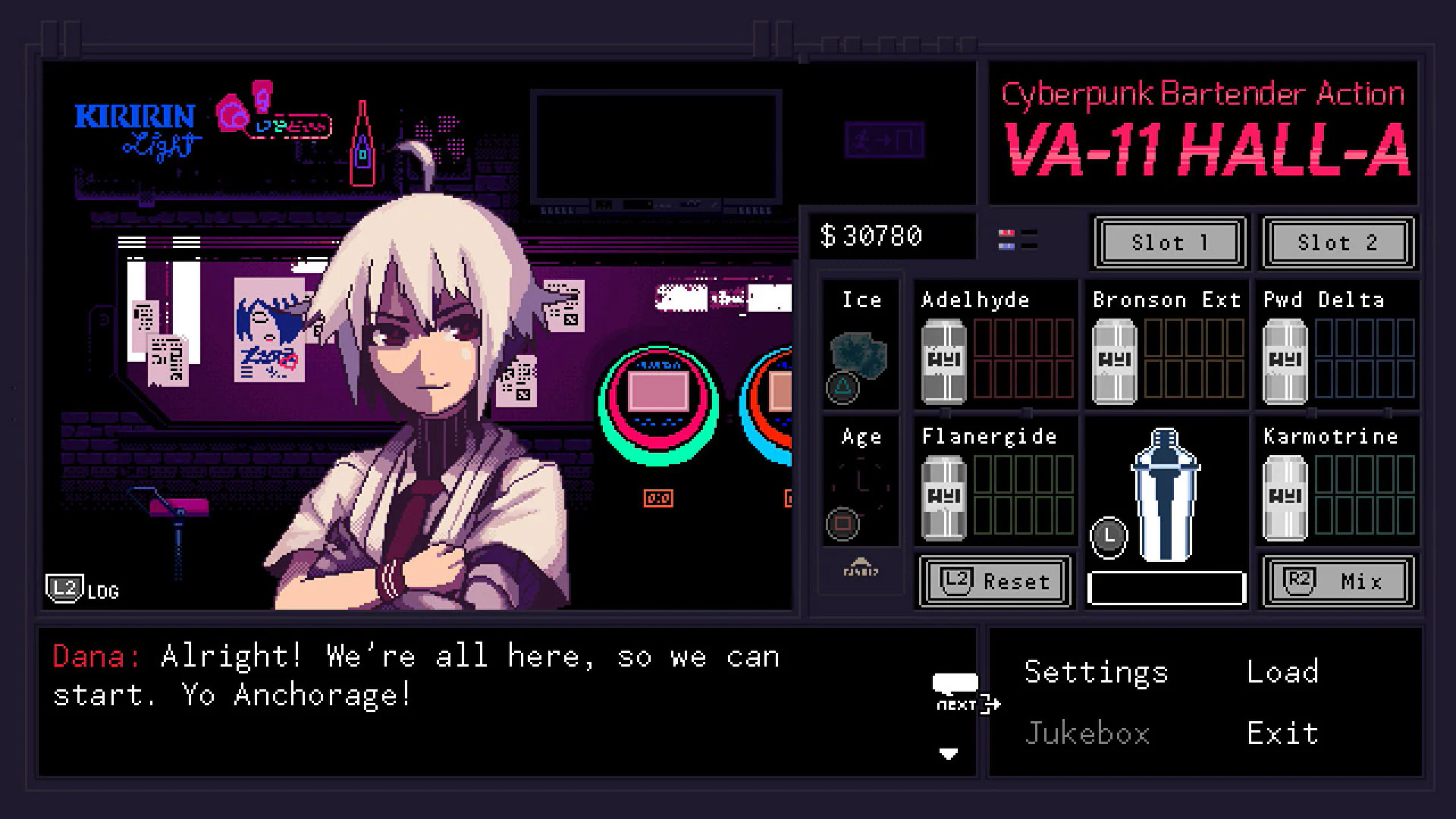Open the Jukebox menu
This screenshot has height=819, width=1456.
tap(1088, 731)
